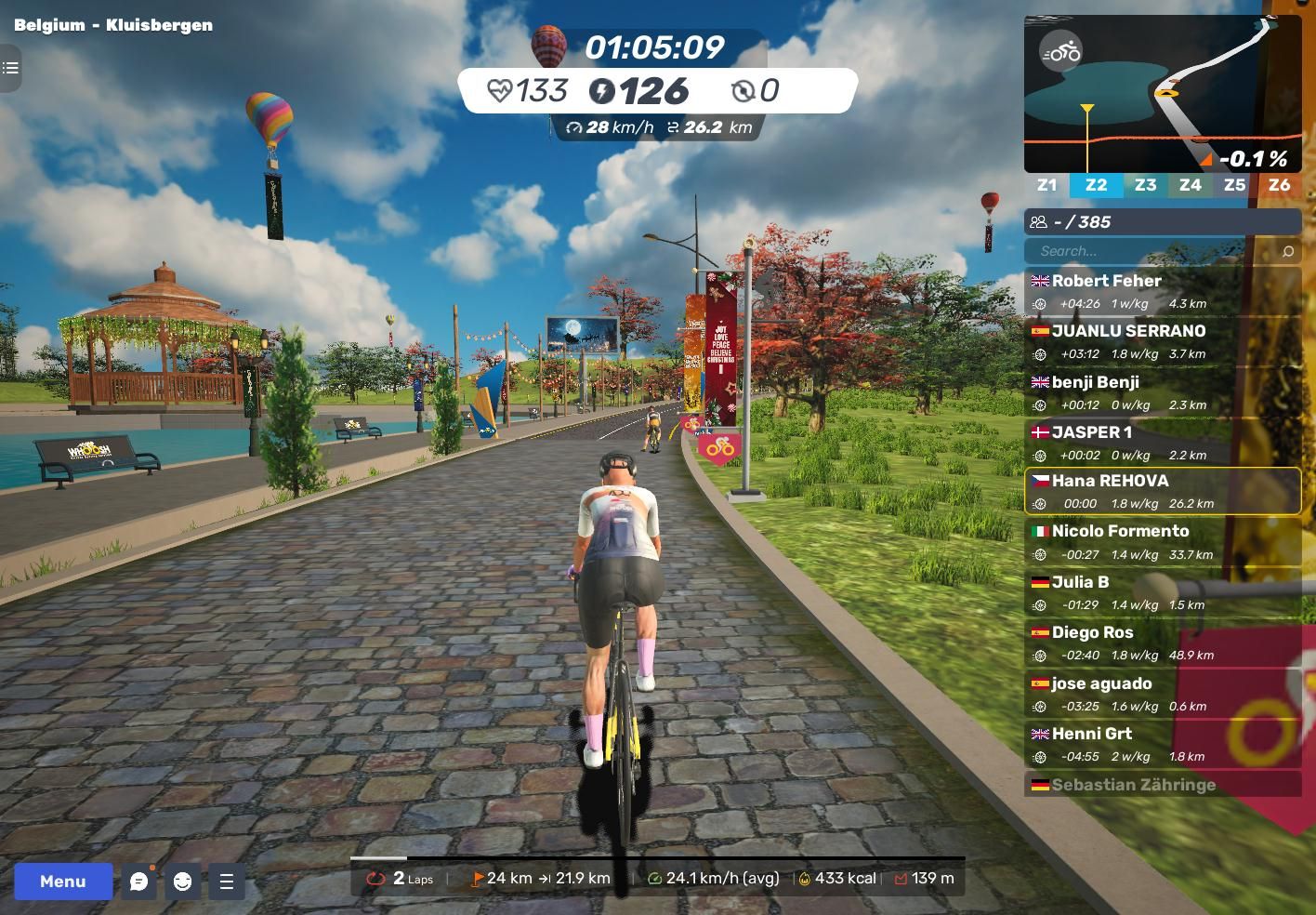Toggle the cyclist view icon on minimap

pos(1060,52)
